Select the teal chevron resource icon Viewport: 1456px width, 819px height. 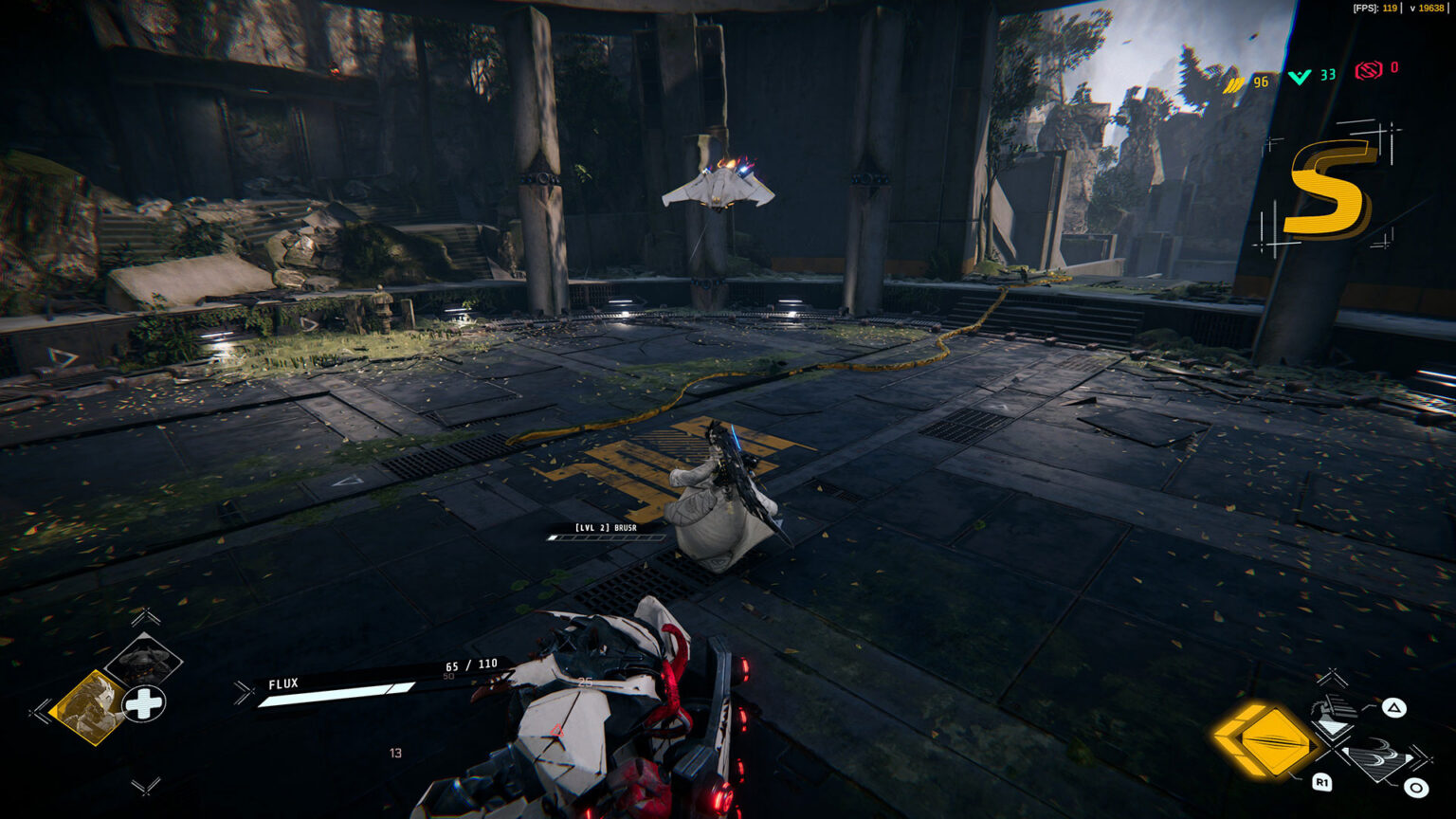(x=1300, y=77)
